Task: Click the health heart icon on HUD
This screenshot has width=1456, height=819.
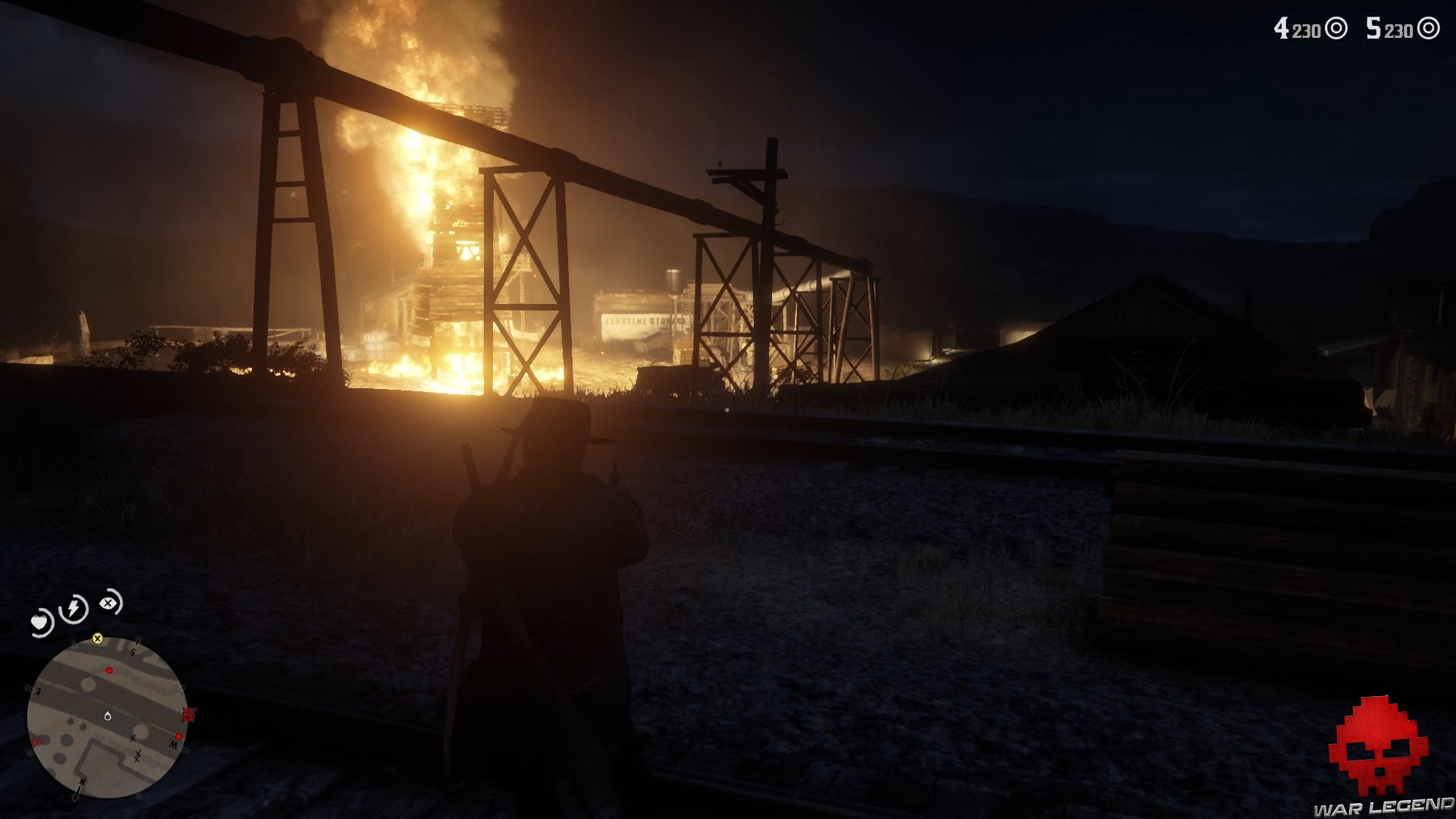Action: click(x=39, y=621)
